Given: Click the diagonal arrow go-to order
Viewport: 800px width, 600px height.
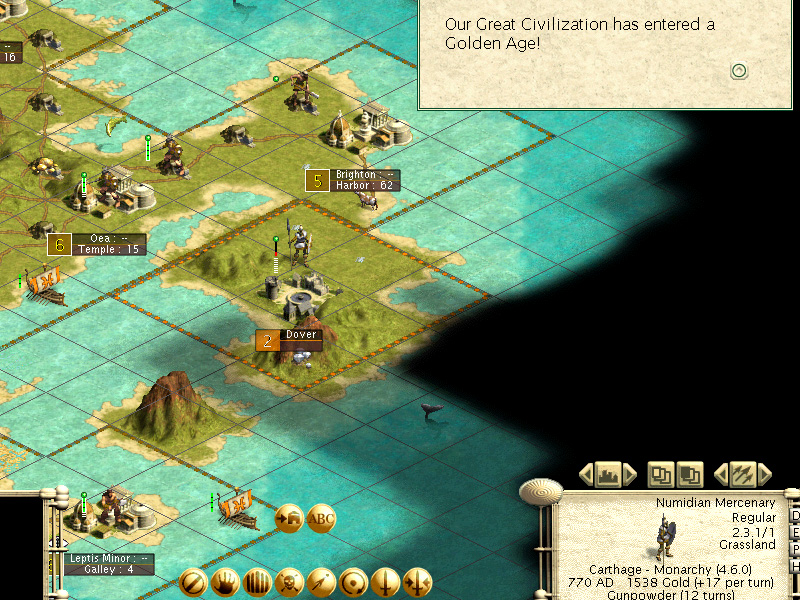Looking at the screenshot, I should click(x=321, y=583).
